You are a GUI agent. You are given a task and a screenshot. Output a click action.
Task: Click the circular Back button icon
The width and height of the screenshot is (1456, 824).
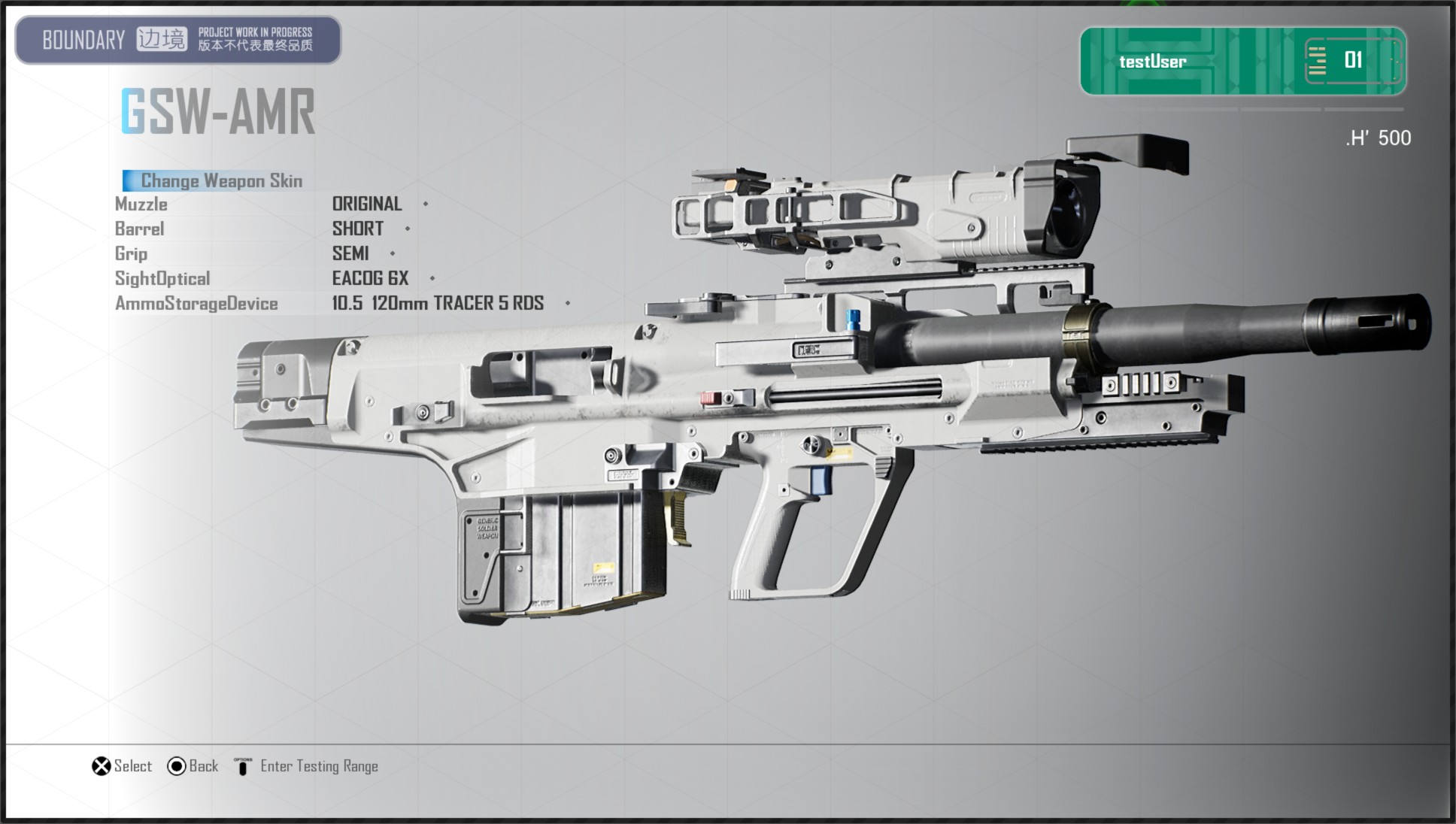pyautogui.click(x=177, y=765)
